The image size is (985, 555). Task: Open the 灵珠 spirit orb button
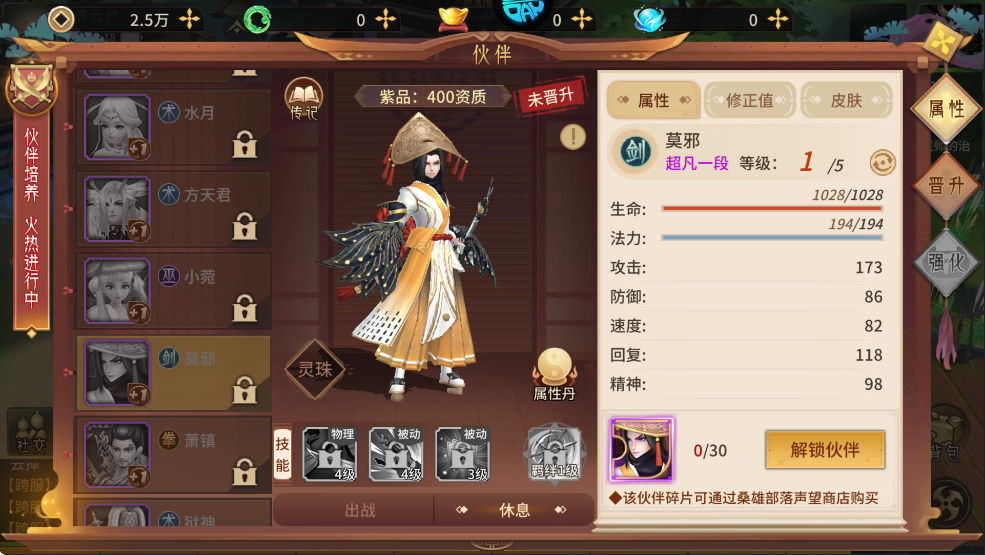(x=316, y=368)
